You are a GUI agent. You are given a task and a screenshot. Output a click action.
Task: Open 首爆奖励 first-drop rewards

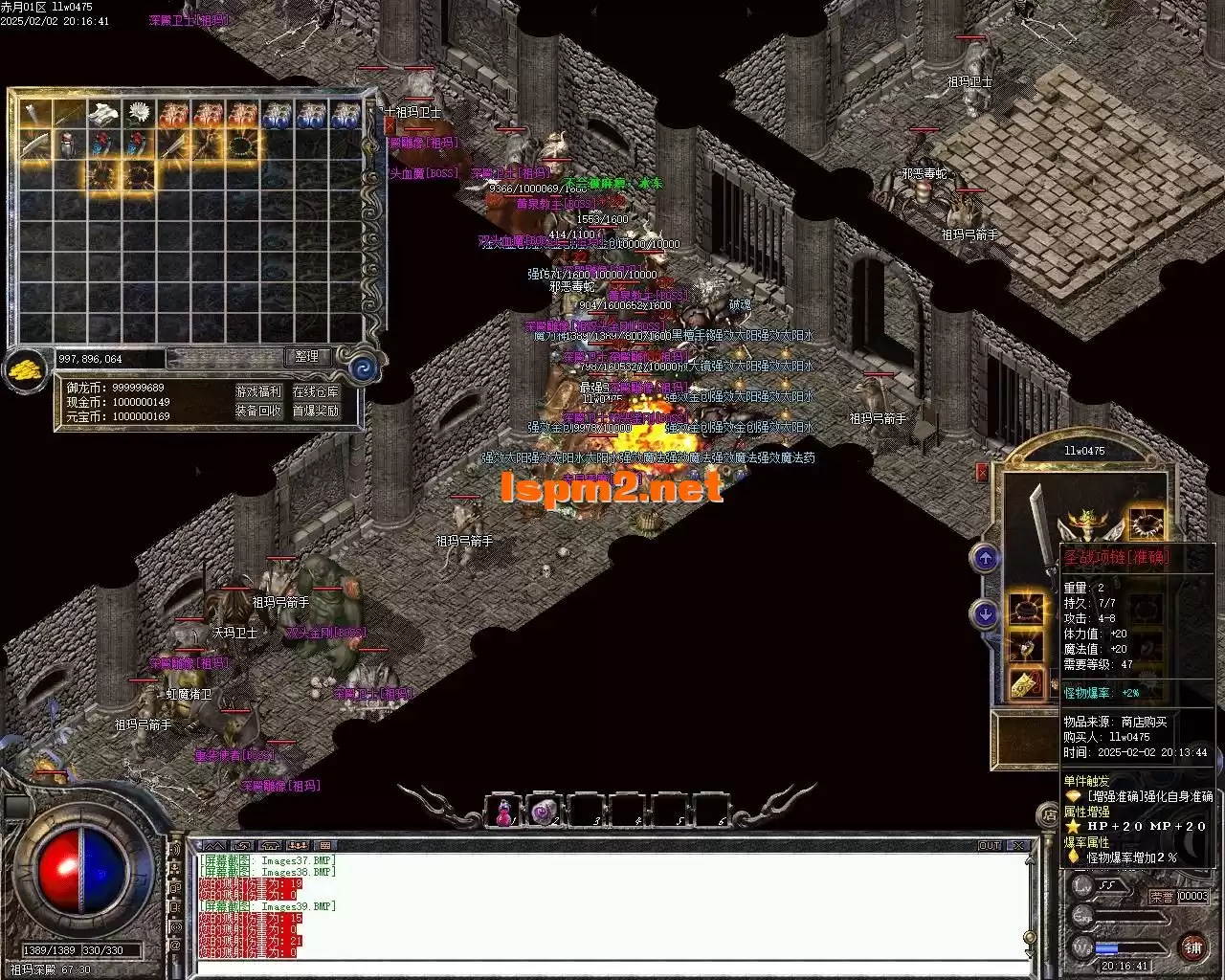315,411
